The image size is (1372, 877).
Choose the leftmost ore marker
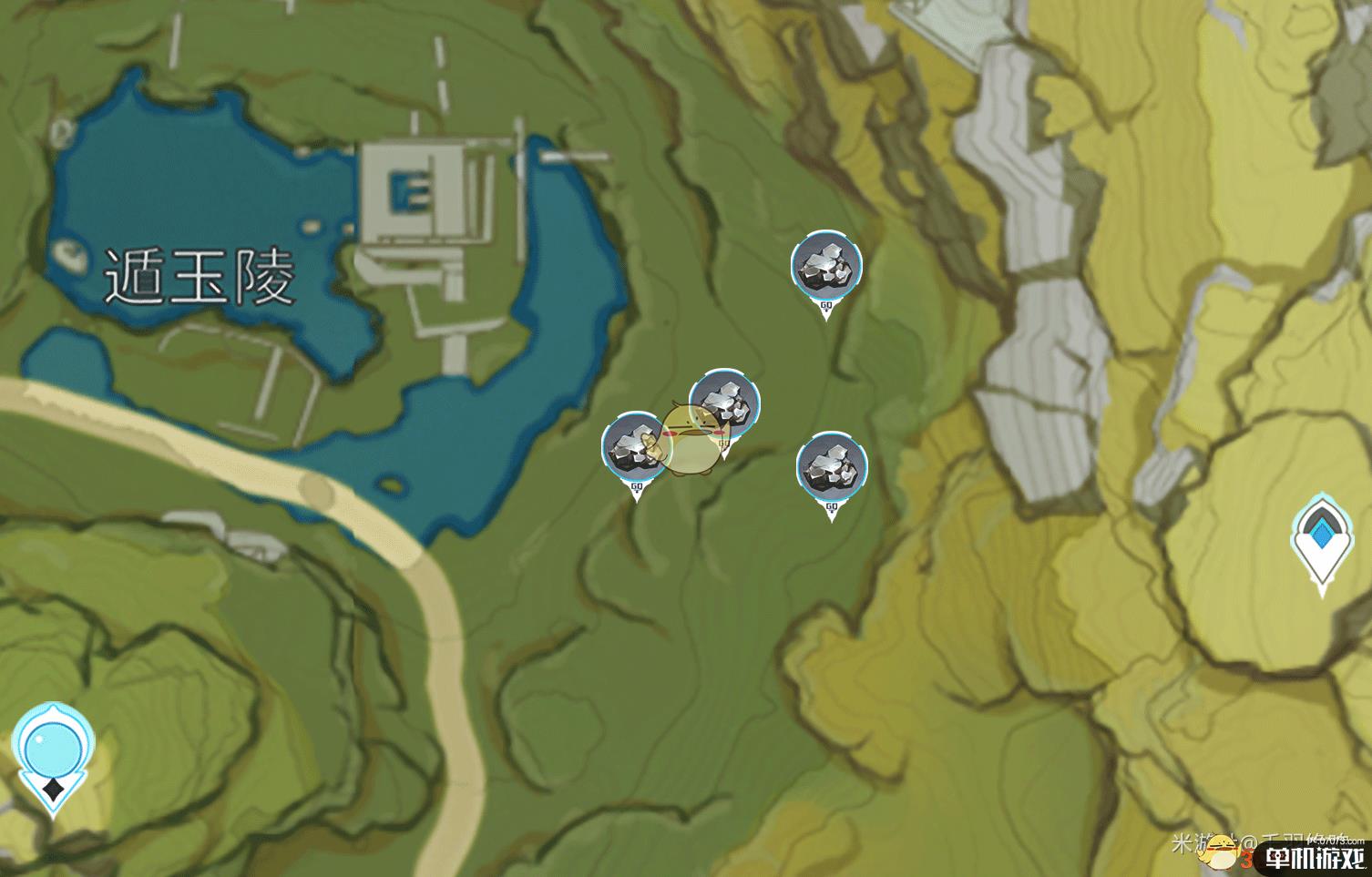(x=636, y=447)
